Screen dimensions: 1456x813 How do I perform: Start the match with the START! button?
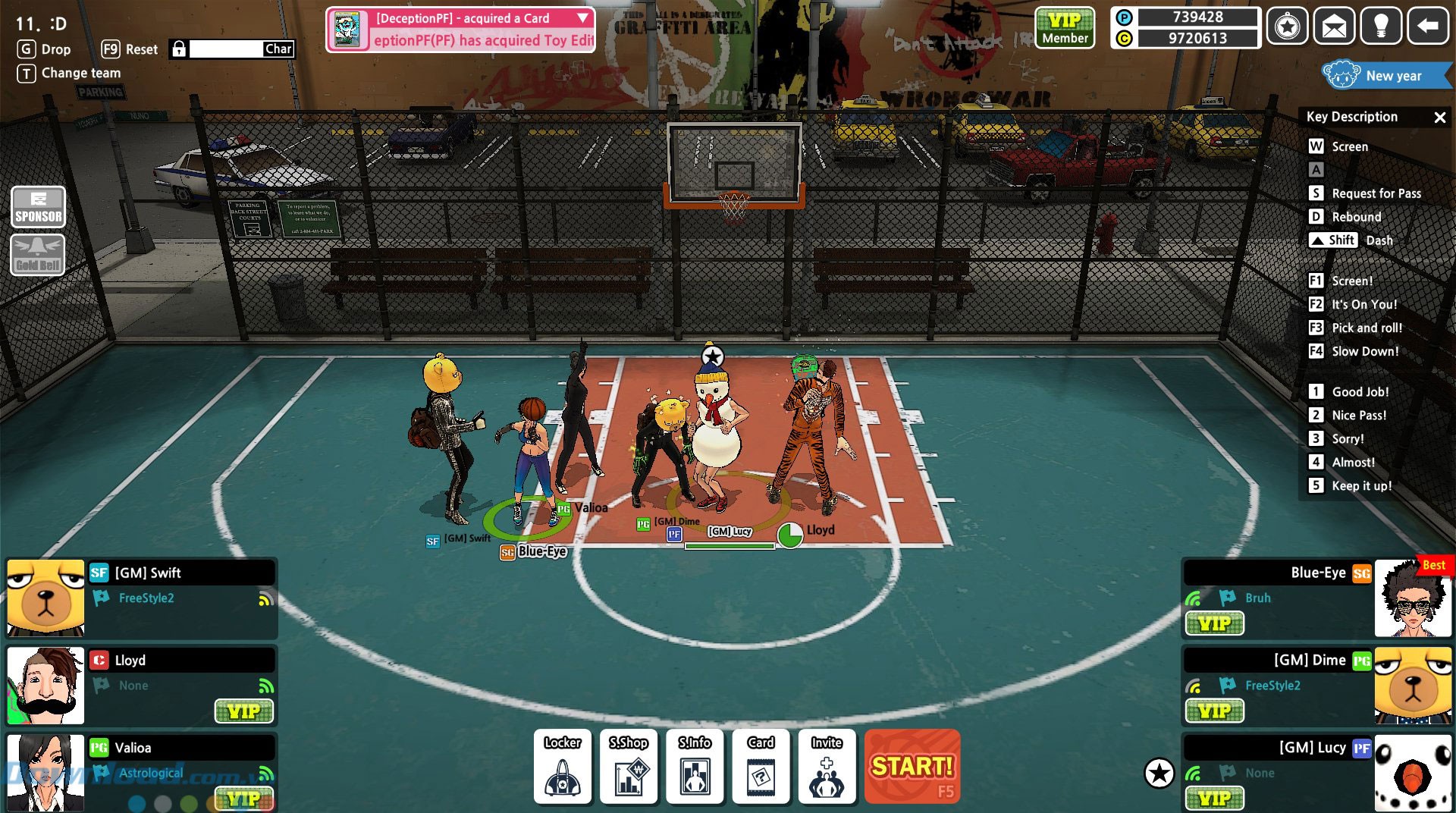(912, 766)
